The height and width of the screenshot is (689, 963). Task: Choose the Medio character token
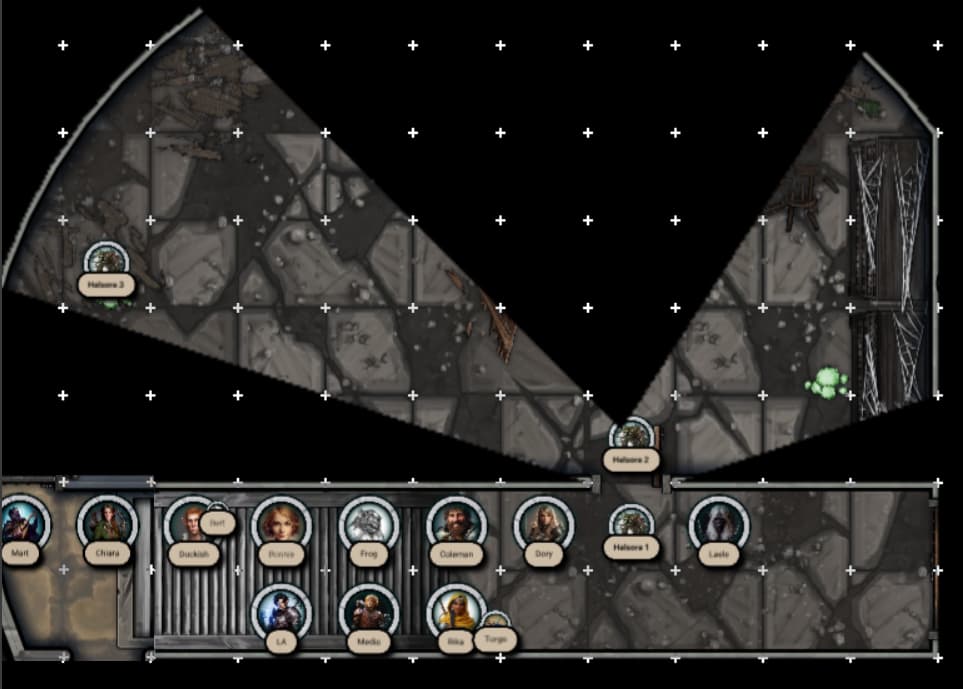pos(369,613)
